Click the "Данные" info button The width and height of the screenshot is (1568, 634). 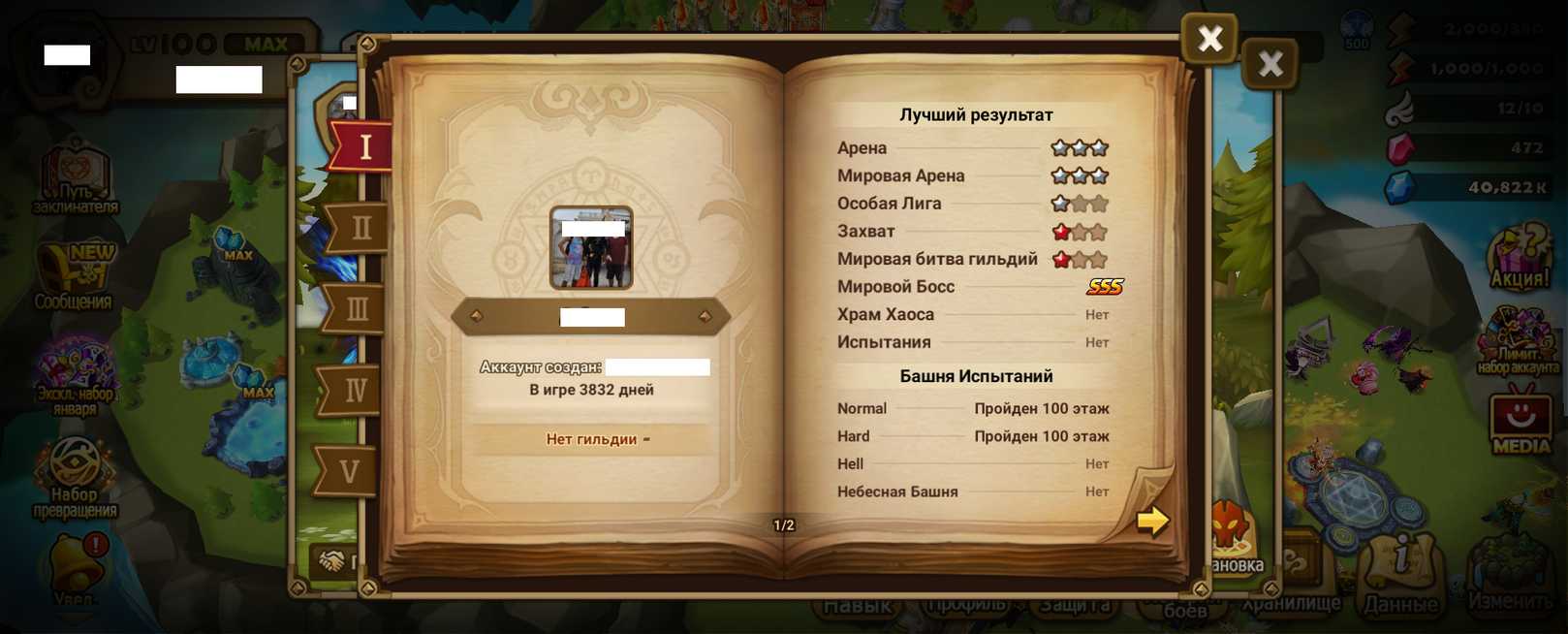pos(1401,575)
